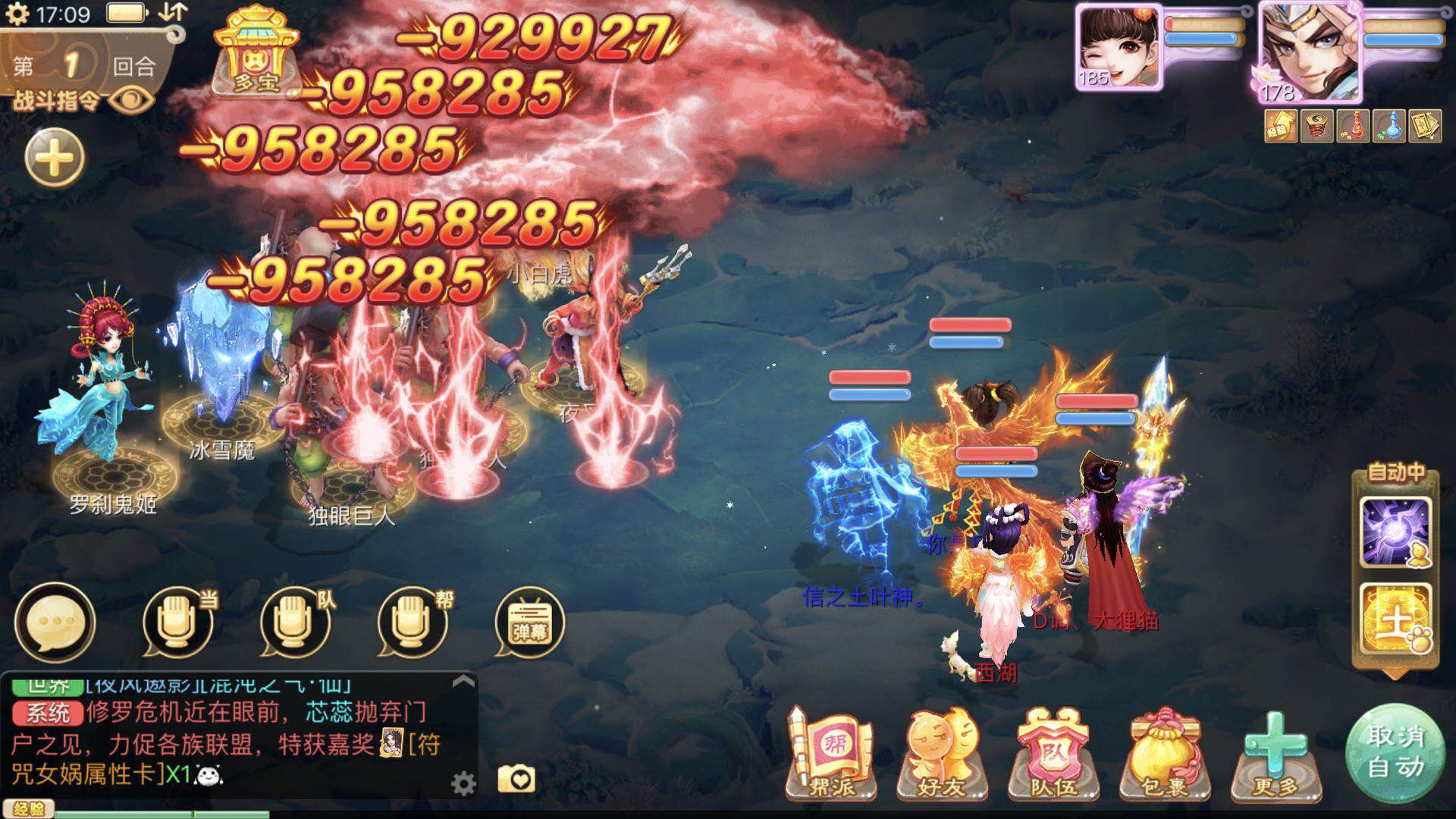Screen dimensions: 1456x819
Task: Tap the golden plus button
Action: pos(55,158)
